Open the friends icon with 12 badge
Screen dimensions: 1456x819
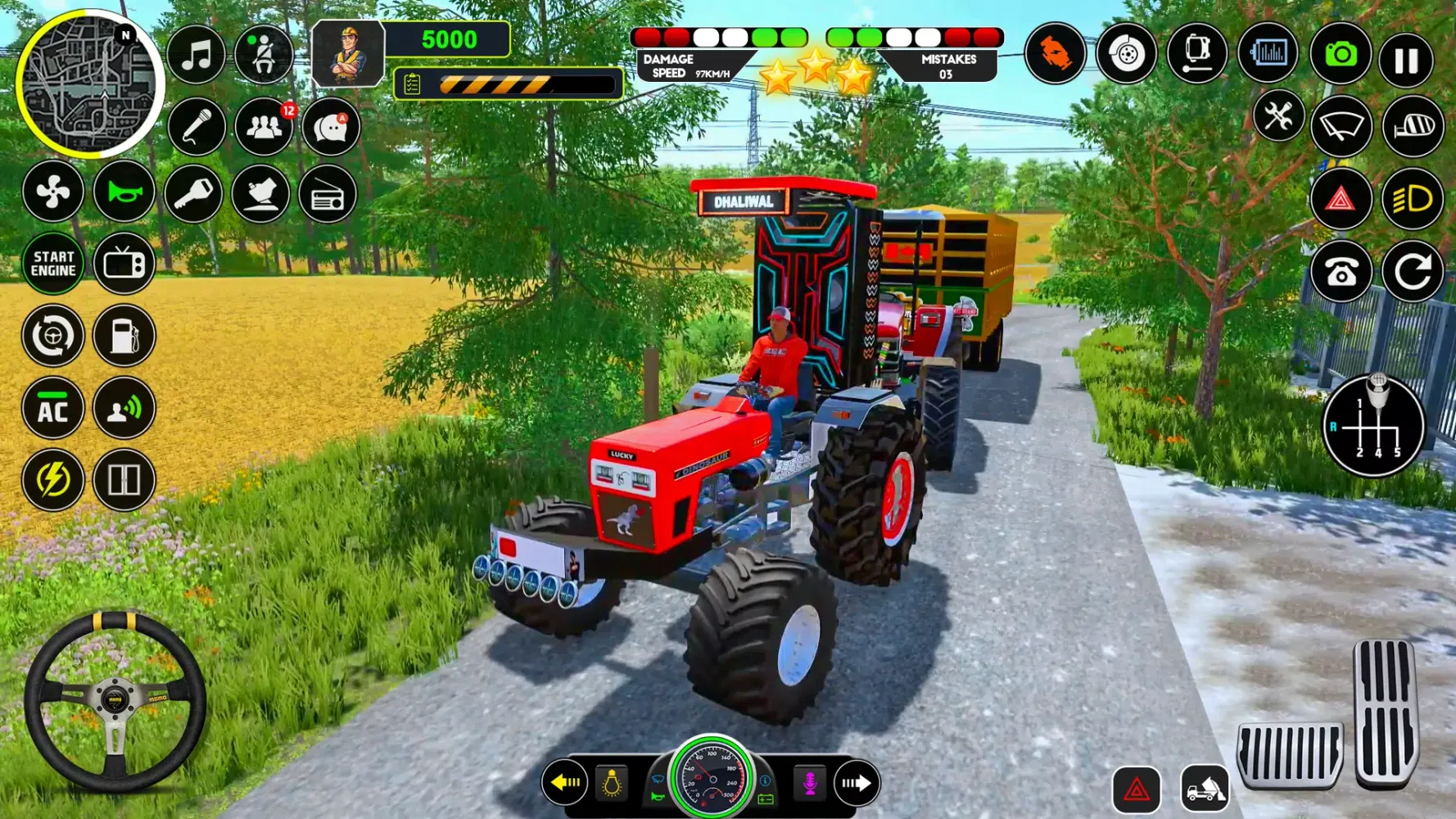264,127
